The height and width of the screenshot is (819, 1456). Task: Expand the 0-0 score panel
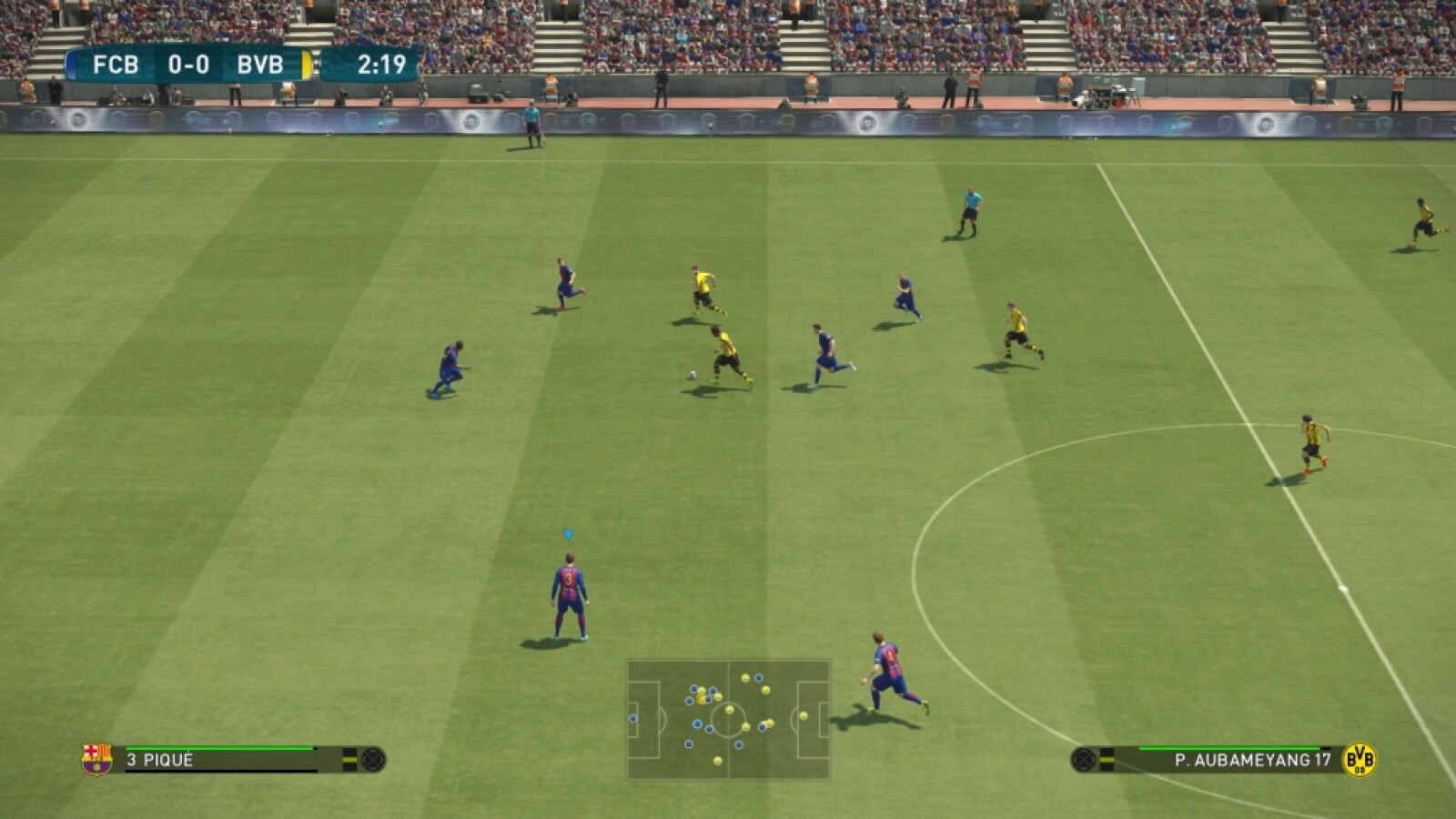(190, 64)
